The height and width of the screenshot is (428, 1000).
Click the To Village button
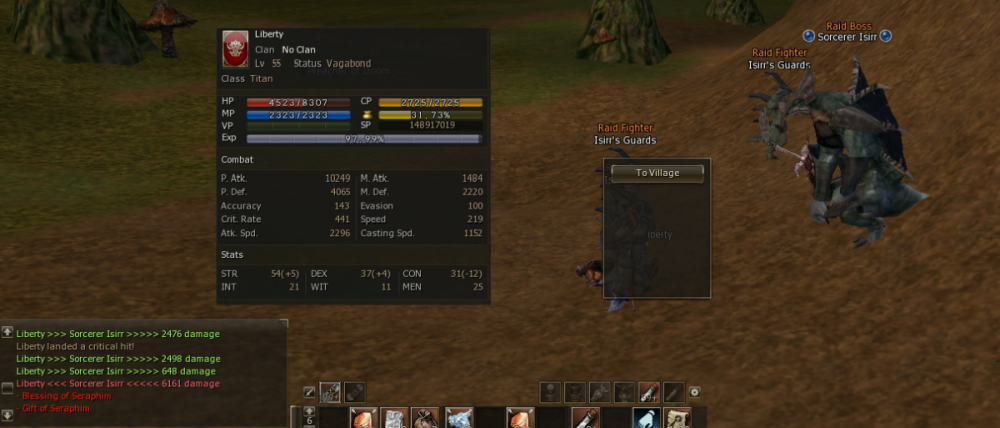point(657,173)
